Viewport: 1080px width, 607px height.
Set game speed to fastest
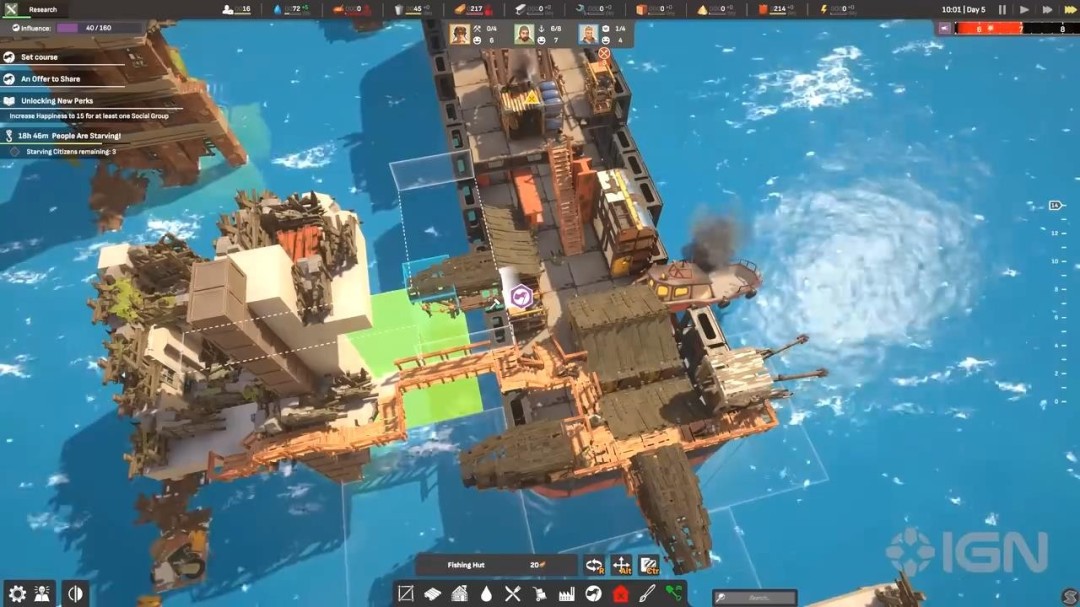click(x=1069, y=10)
